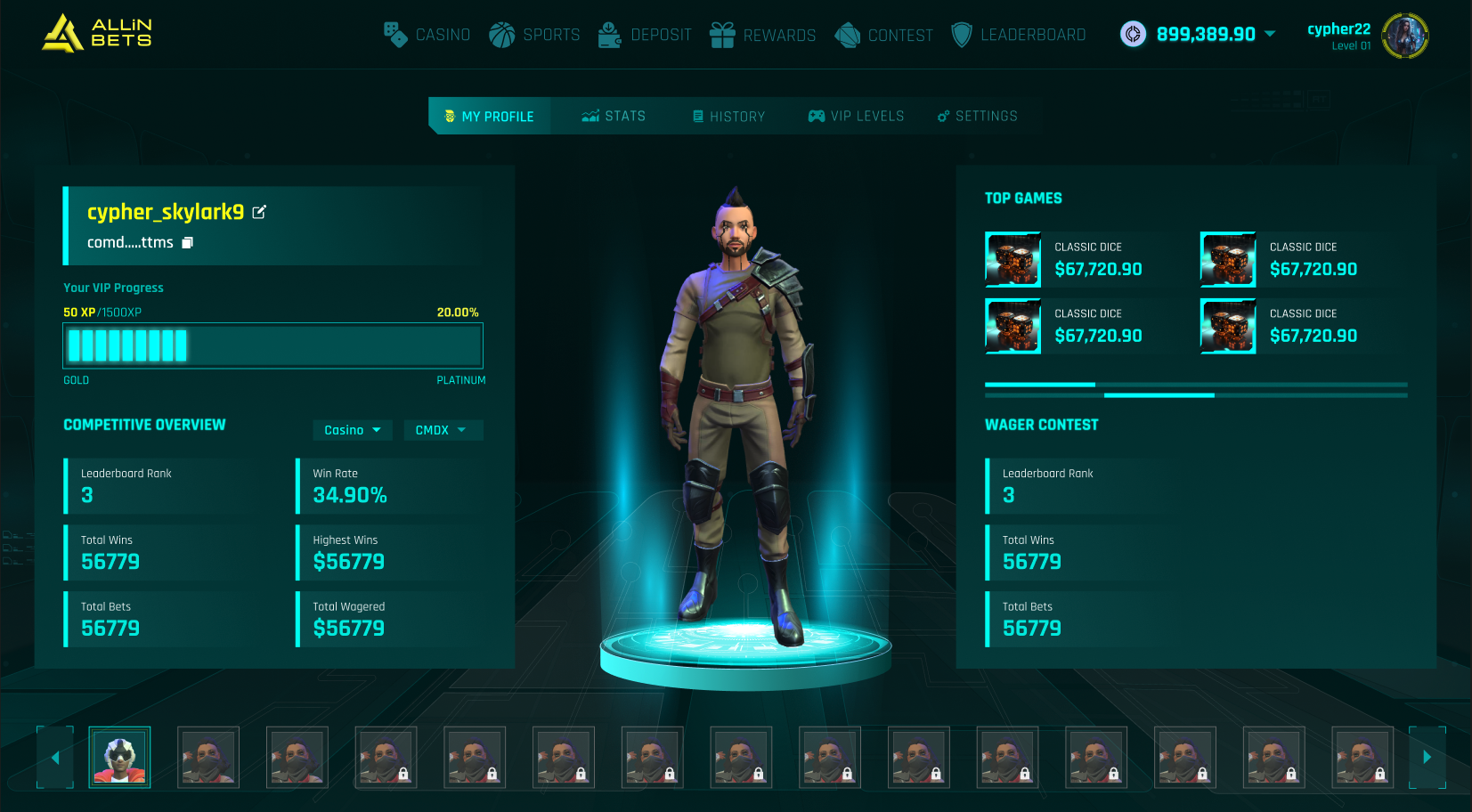1472x812 pixels.
Task: Copy wallet address using copy icon
Action: pos(187,242)
